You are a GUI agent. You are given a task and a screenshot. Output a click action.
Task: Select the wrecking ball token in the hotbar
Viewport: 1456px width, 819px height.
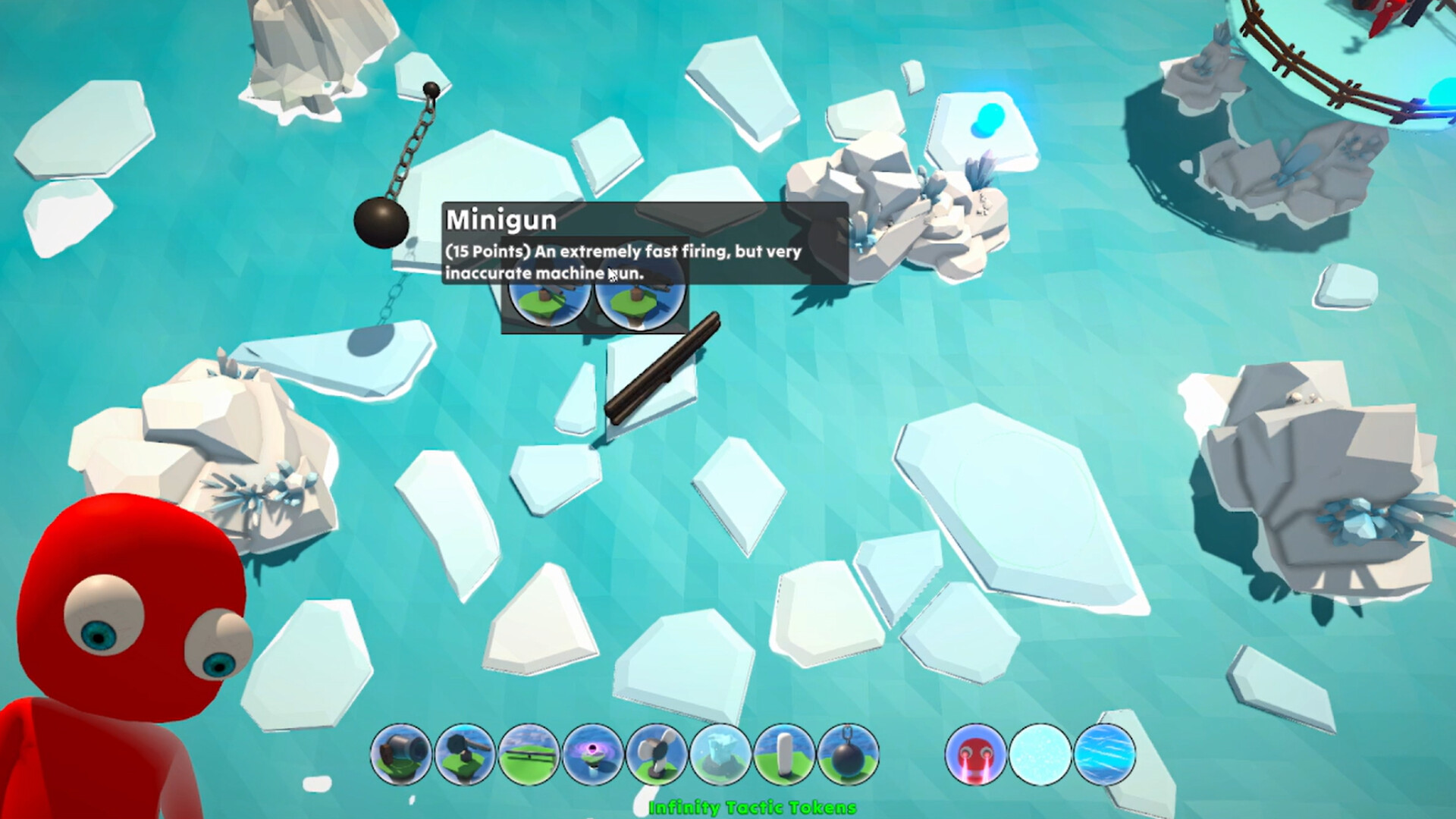[848, 755]
